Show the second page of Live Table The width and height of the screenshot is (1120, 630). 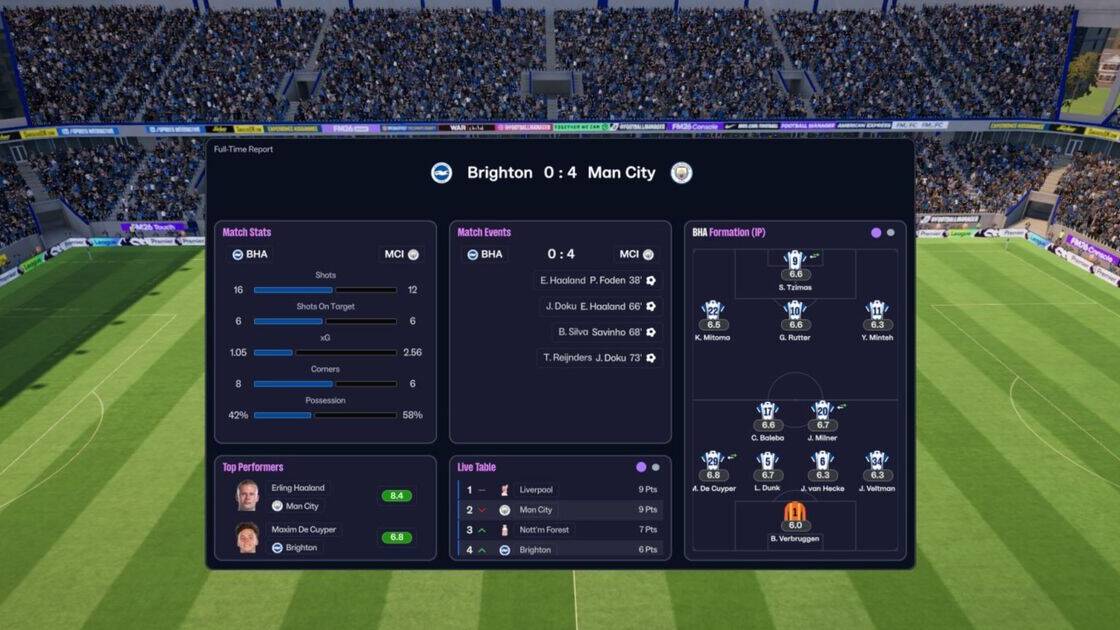(x=656, y=467)
